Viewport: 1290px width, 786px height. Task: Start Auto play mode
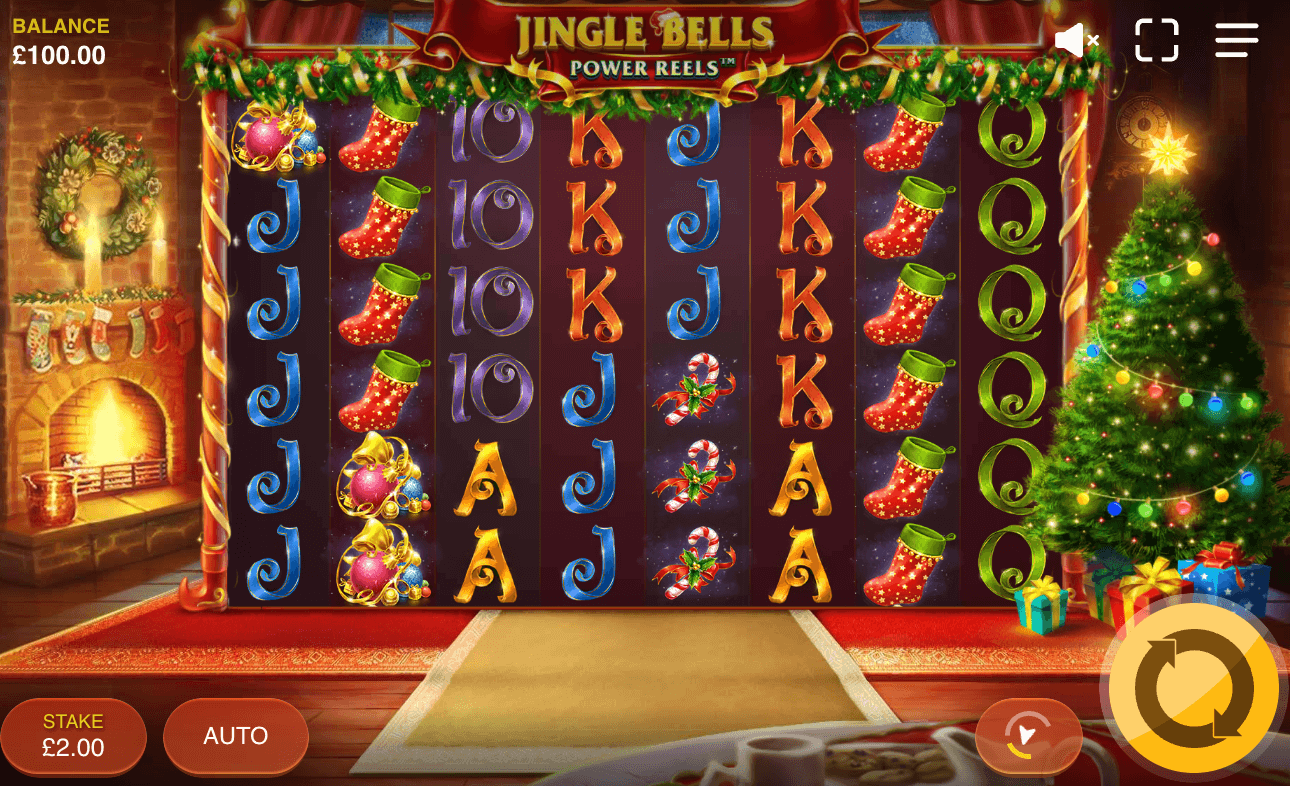[x=235, y=736]
